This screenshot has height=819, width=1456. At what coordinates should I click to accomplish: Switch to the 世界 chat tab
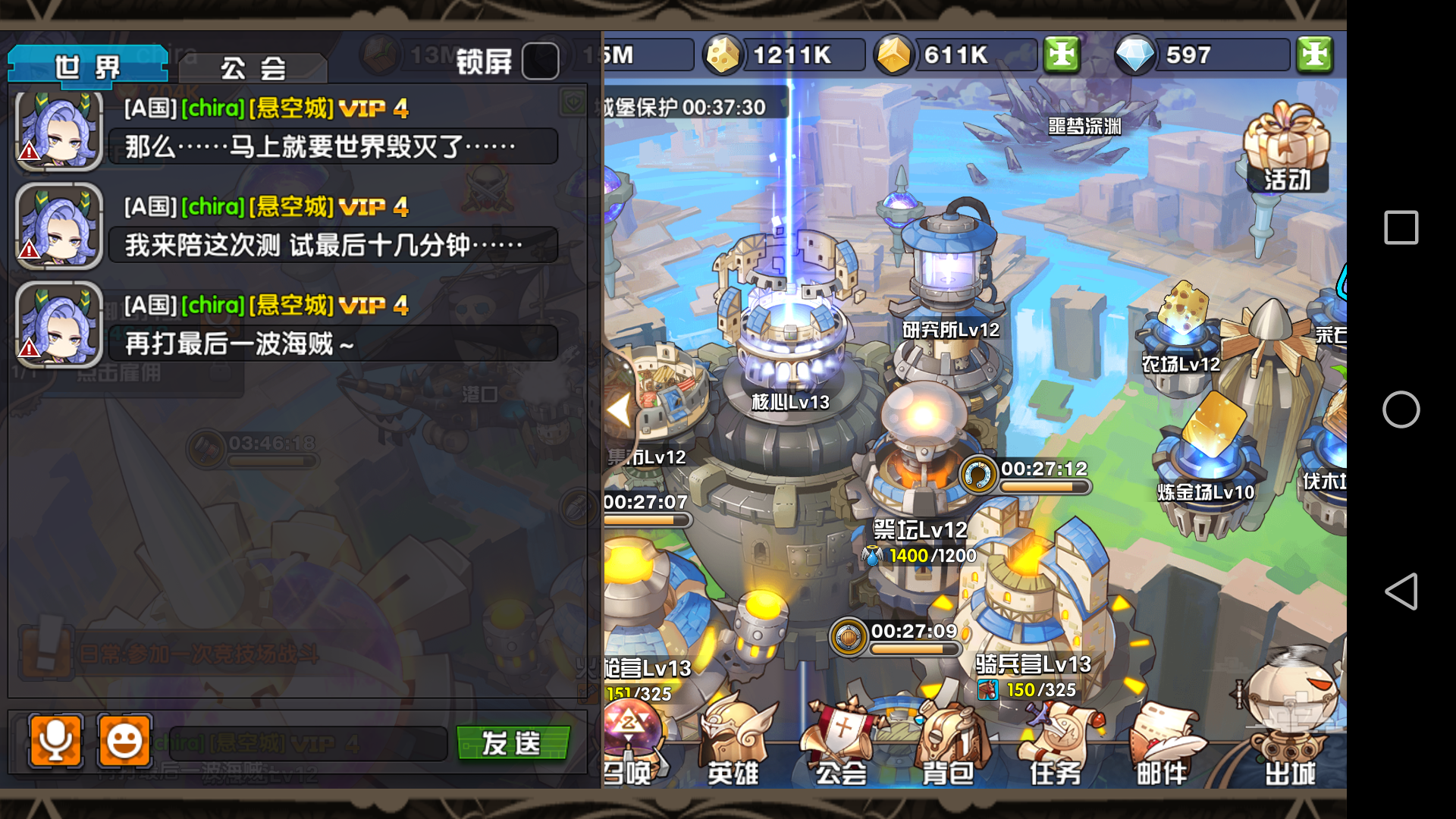coord(86,67)
